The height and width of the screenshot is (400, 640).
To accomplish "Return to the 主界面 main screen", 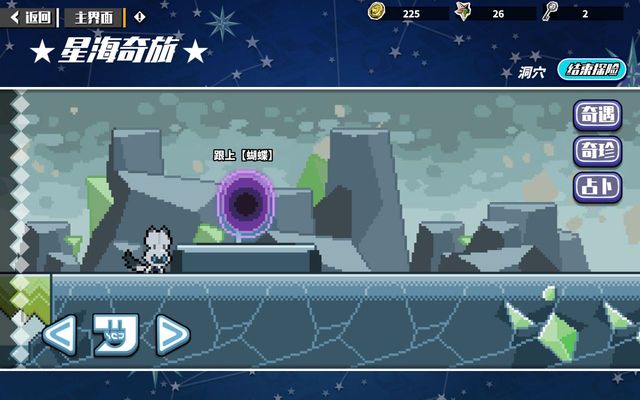I will [95, 16].
